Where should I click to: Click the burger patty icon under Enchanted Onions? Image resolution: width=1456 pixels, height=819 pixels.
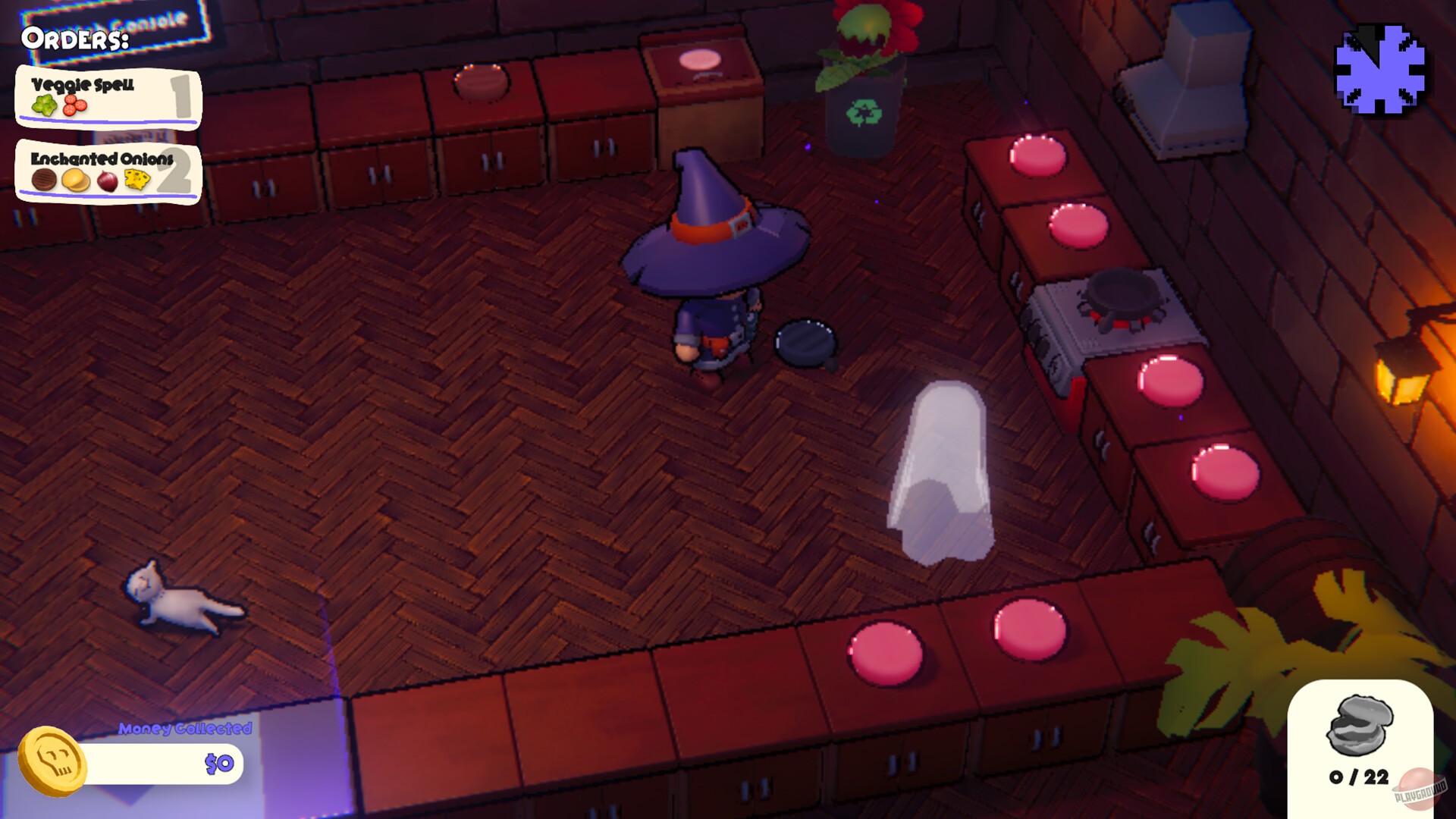coord(43,179)
